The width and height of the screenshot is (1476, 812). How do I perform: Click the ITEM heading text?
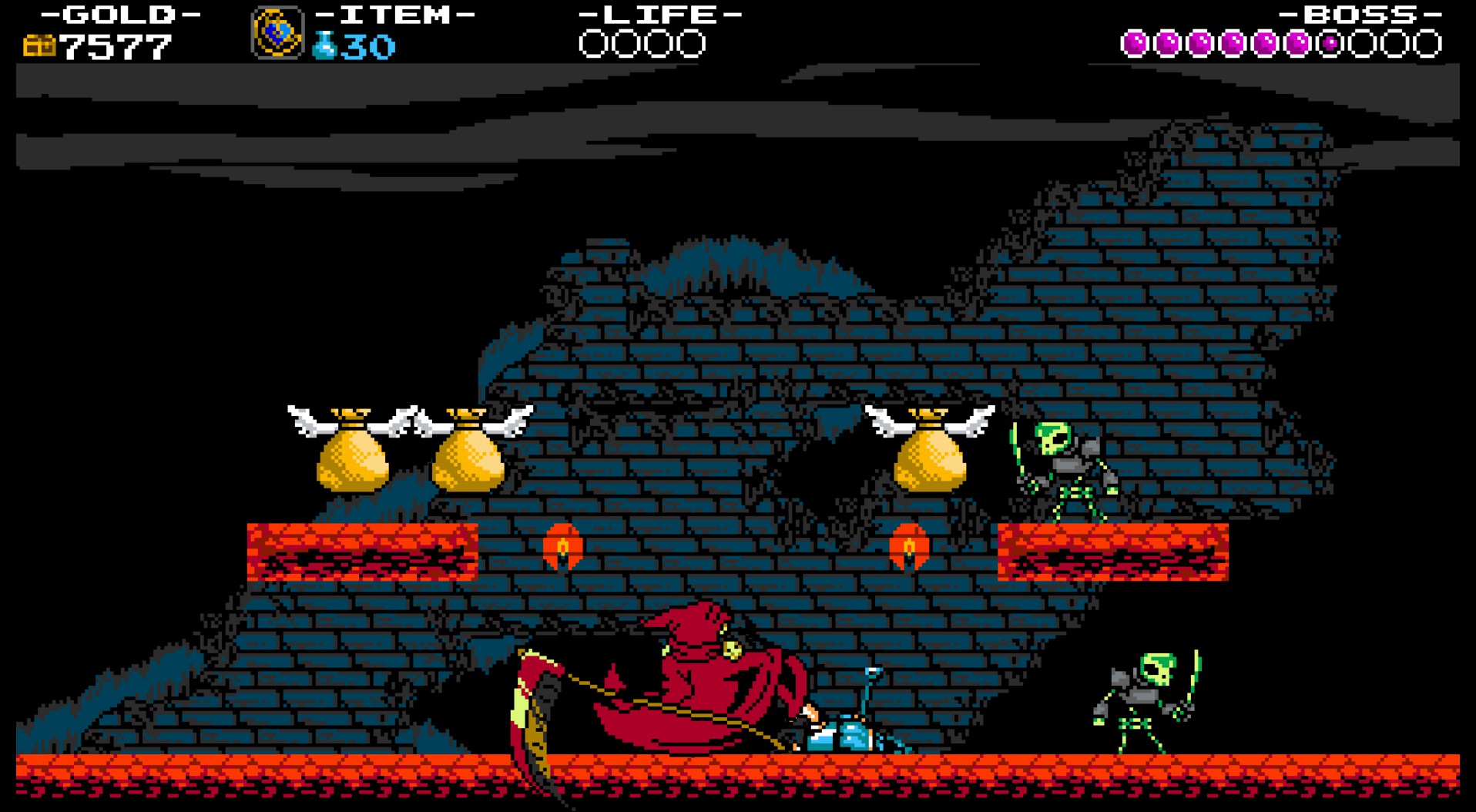pos(394,14)
